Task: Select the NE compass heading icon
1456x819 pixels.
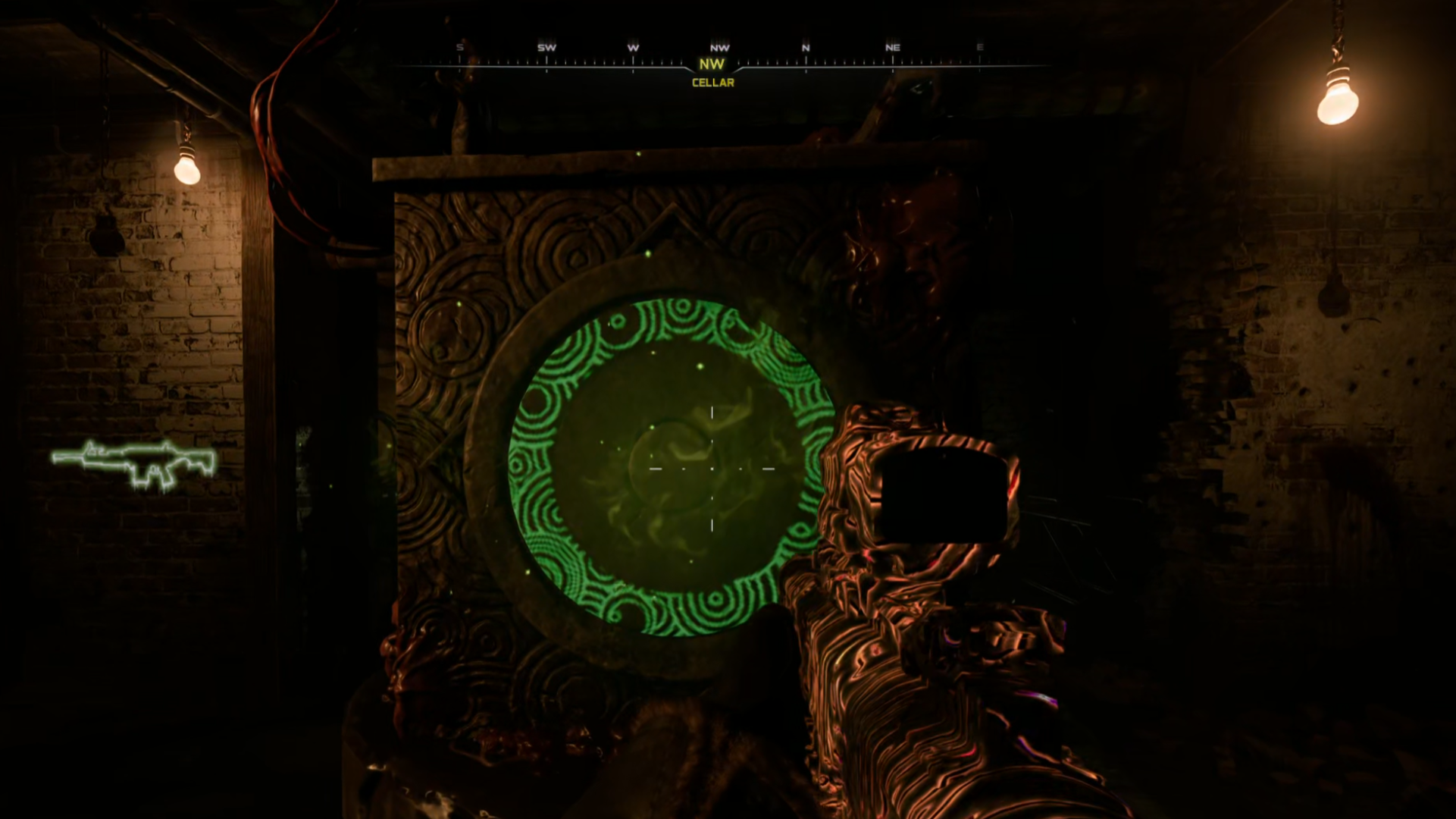Action: (892, 48)
